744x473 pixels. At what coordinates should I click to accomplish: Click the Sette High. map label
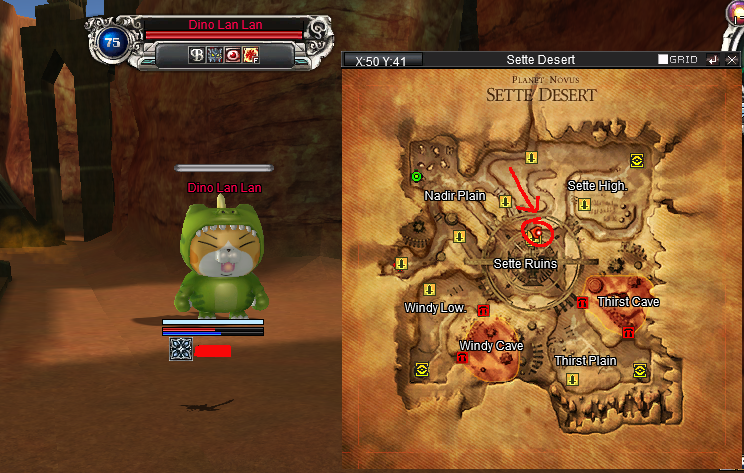(597, 186)
